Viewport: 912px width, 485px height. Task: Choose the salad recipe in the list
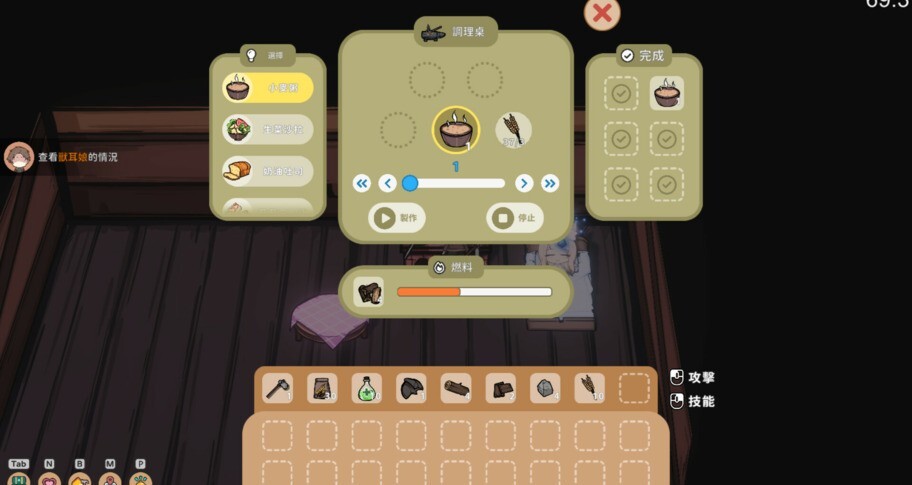268,129
